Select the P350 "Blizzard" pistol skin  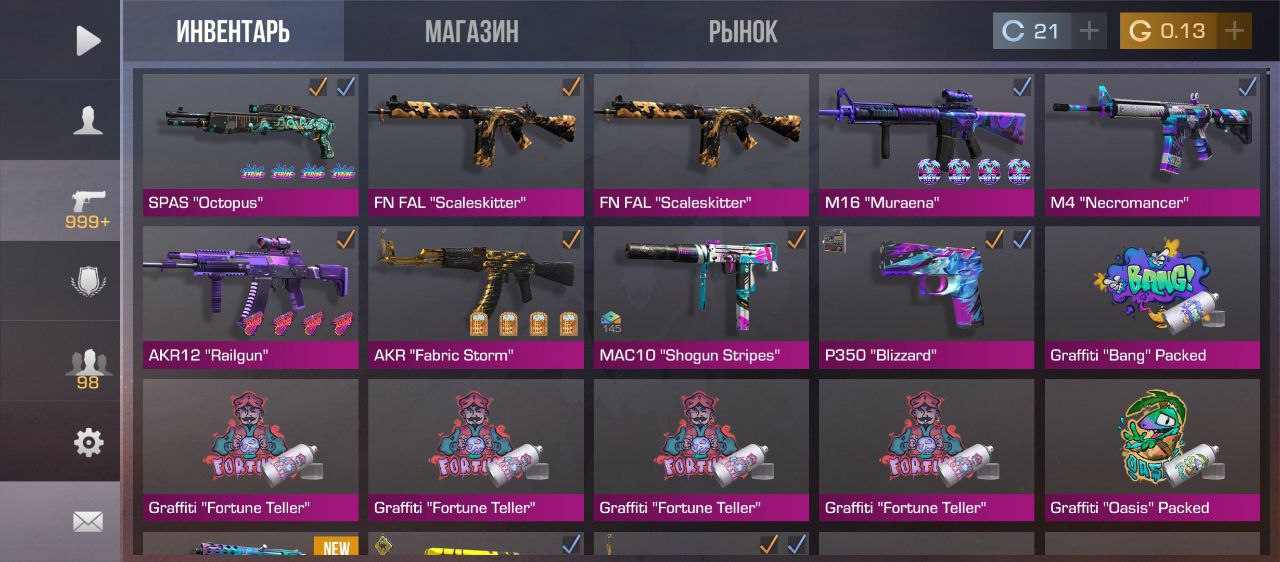pos(926,297)
